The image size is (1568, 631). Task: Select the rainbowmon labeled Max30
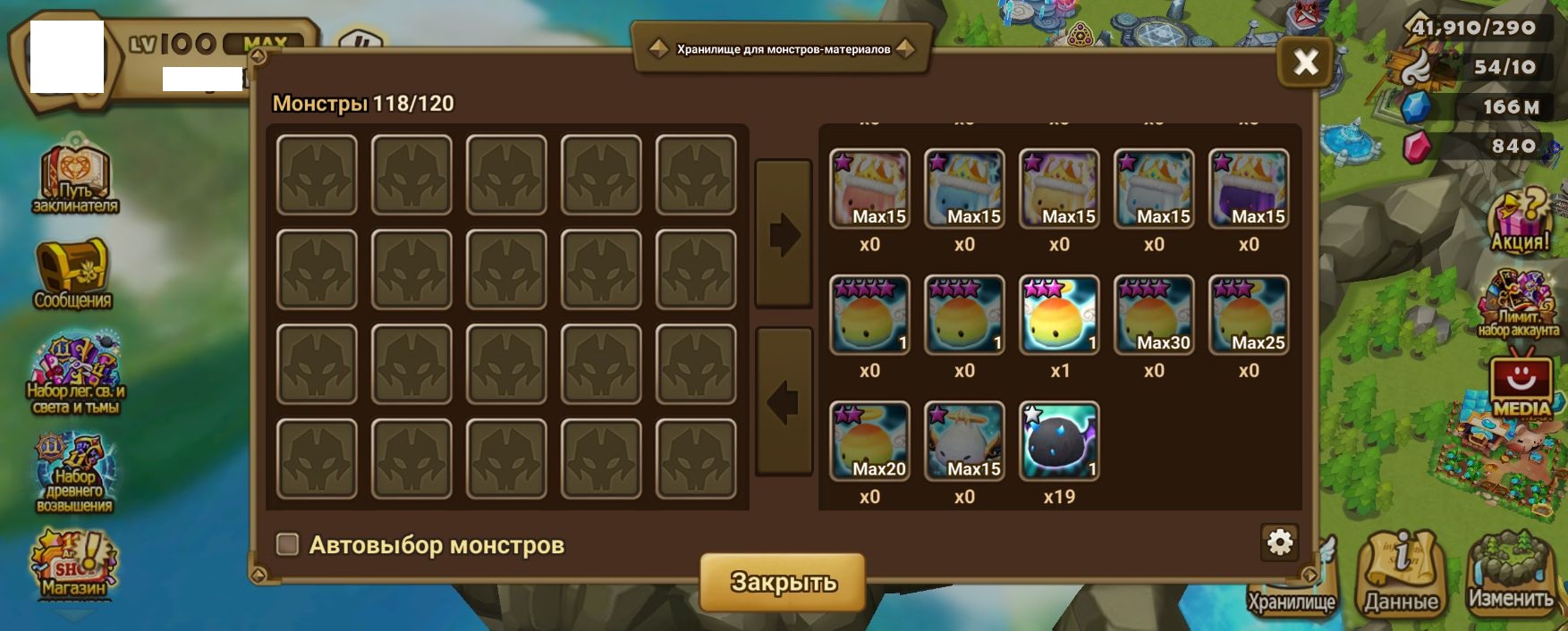pos(1154,315)
